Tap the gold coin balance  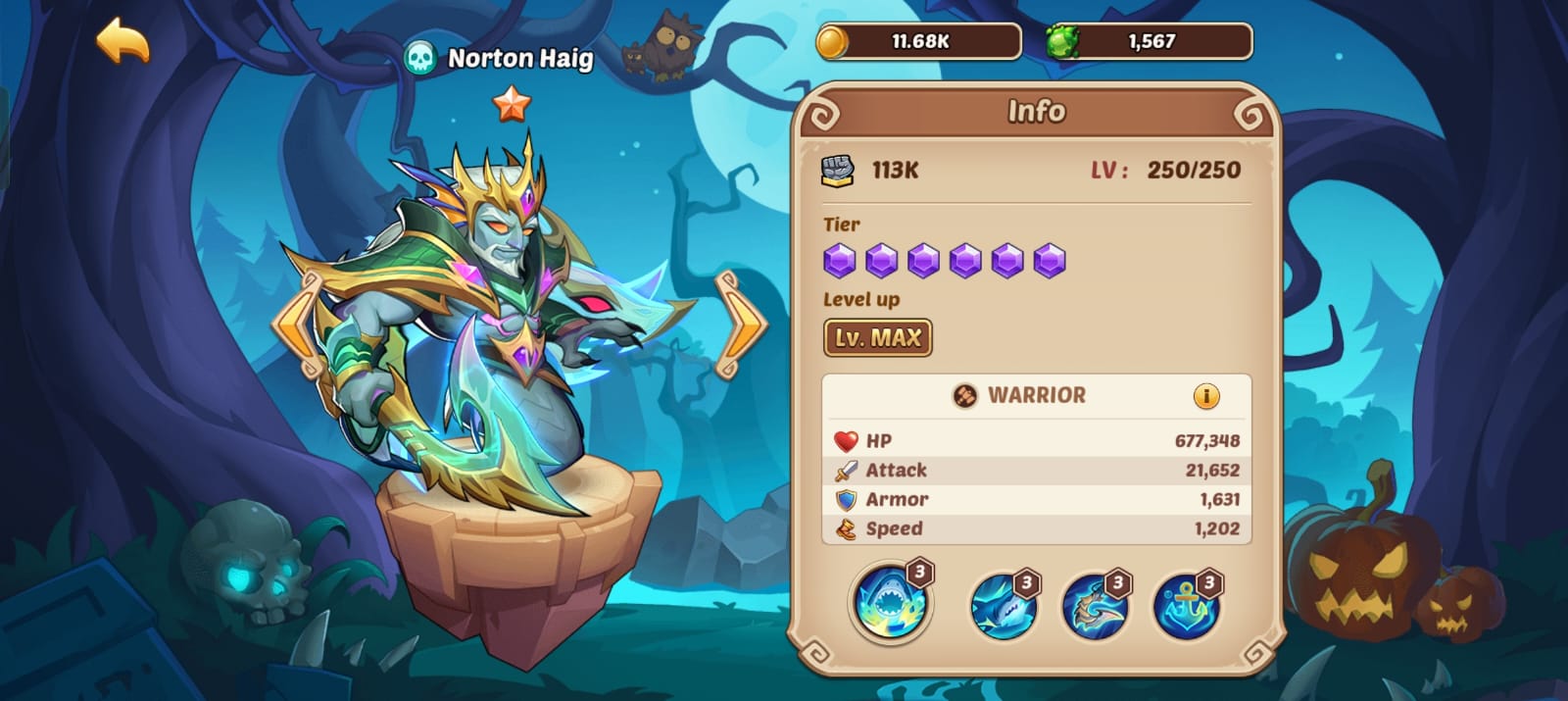tap(919, 42)
